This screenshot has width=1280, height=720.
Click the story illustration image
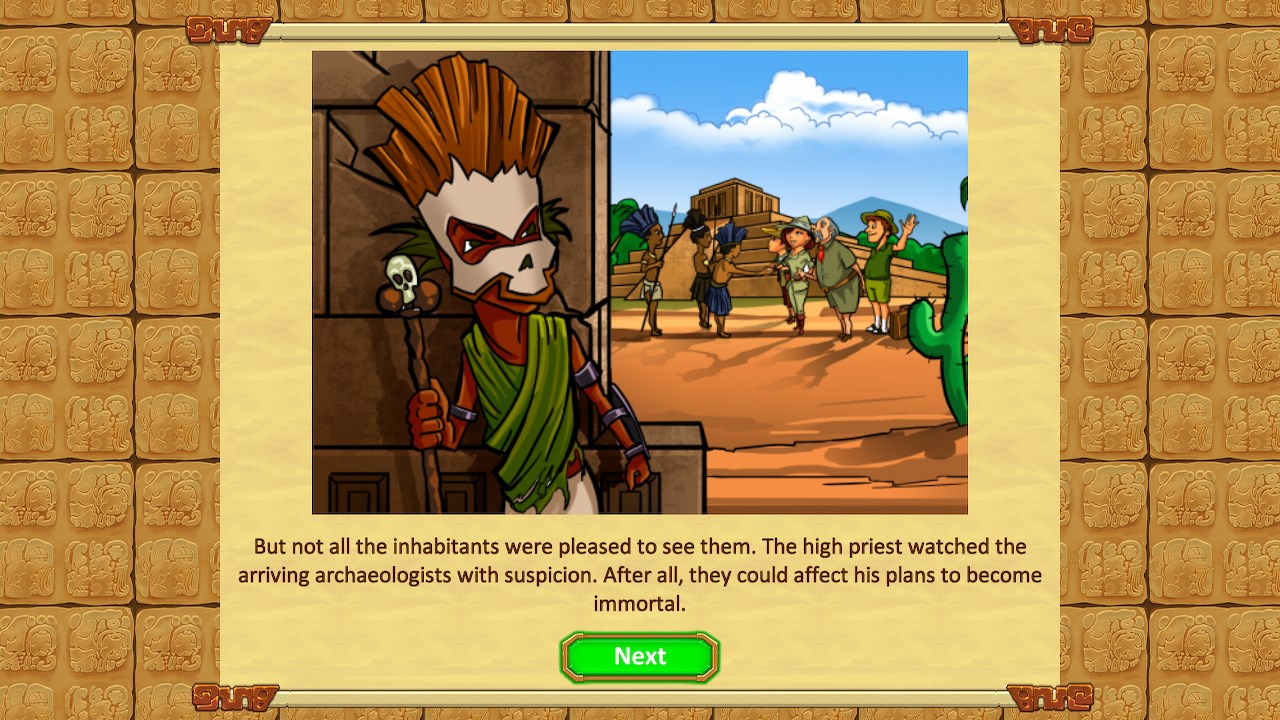640,280
